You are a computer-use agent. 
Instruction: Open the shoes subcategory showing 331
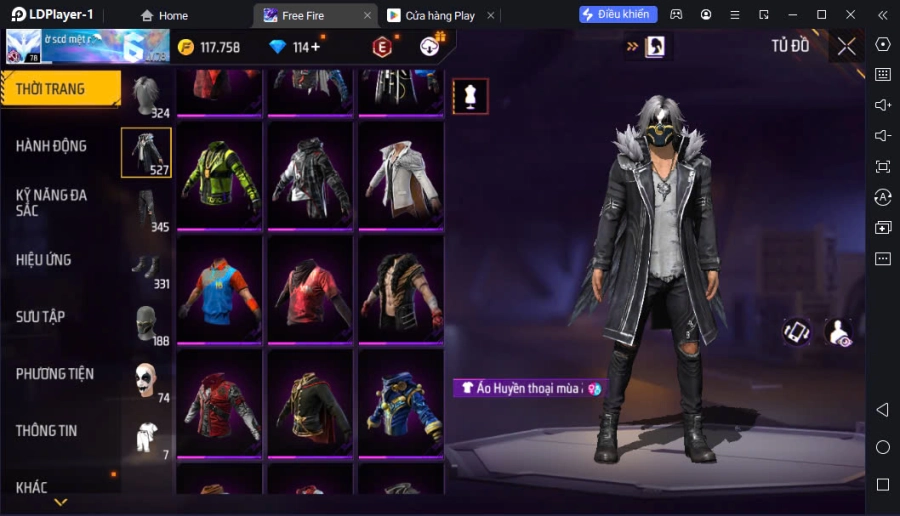(x=147, y=268)
